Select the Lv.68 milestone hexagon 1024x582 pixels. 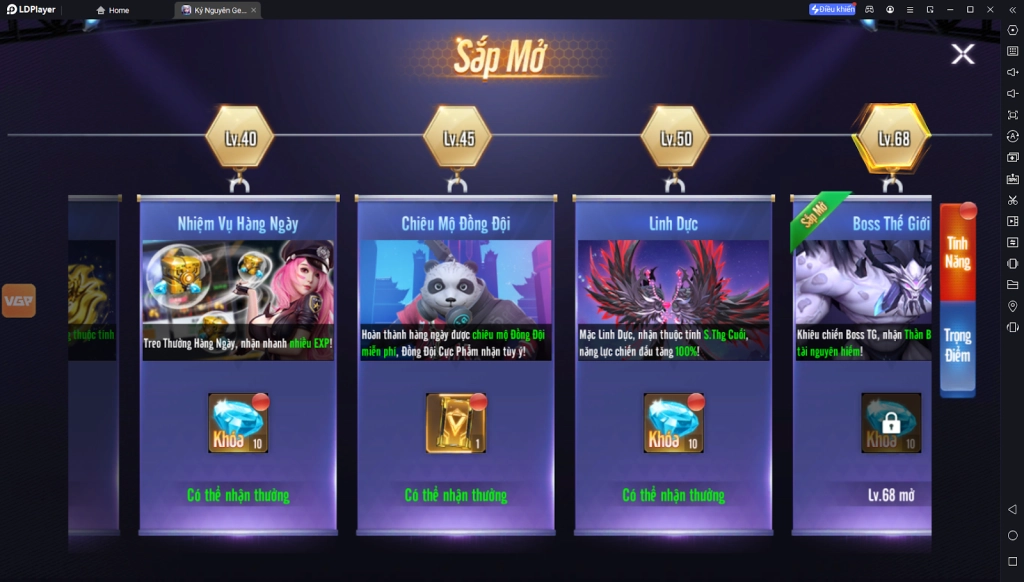[892, 138]
